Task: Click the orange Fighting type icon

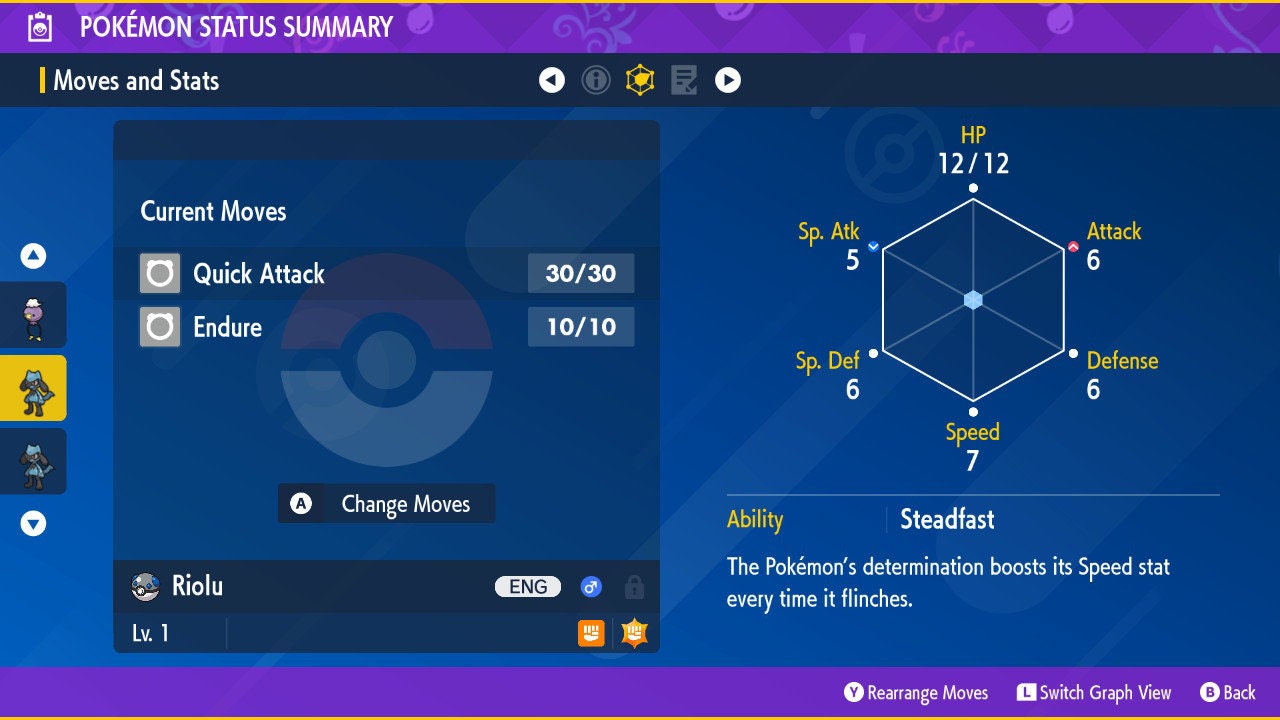Action: coord(591,633)
